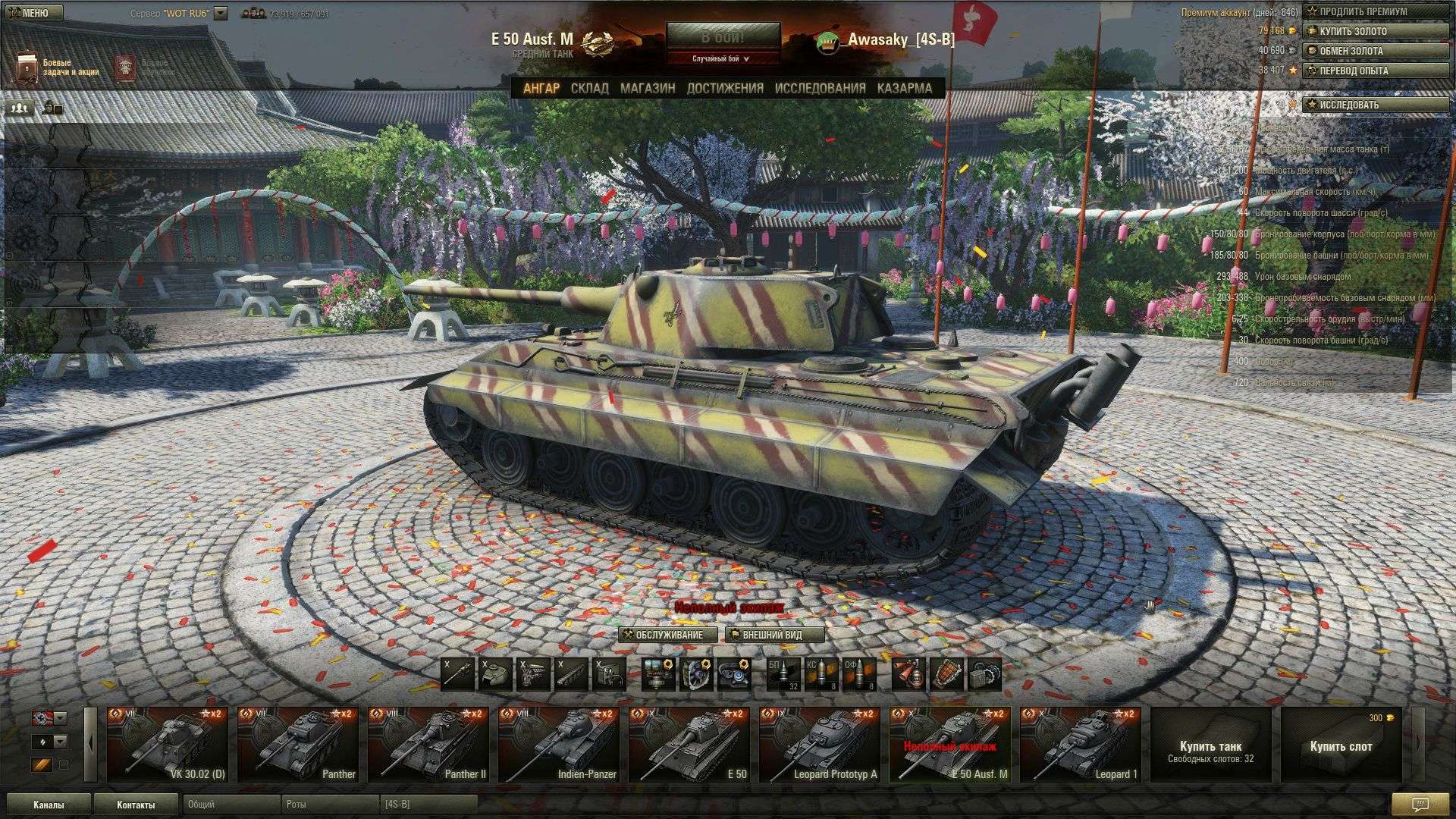The width and height of the screenshot is (1456, 819).
Task: Click Купить танк slot
Action: coord(1210,745)
